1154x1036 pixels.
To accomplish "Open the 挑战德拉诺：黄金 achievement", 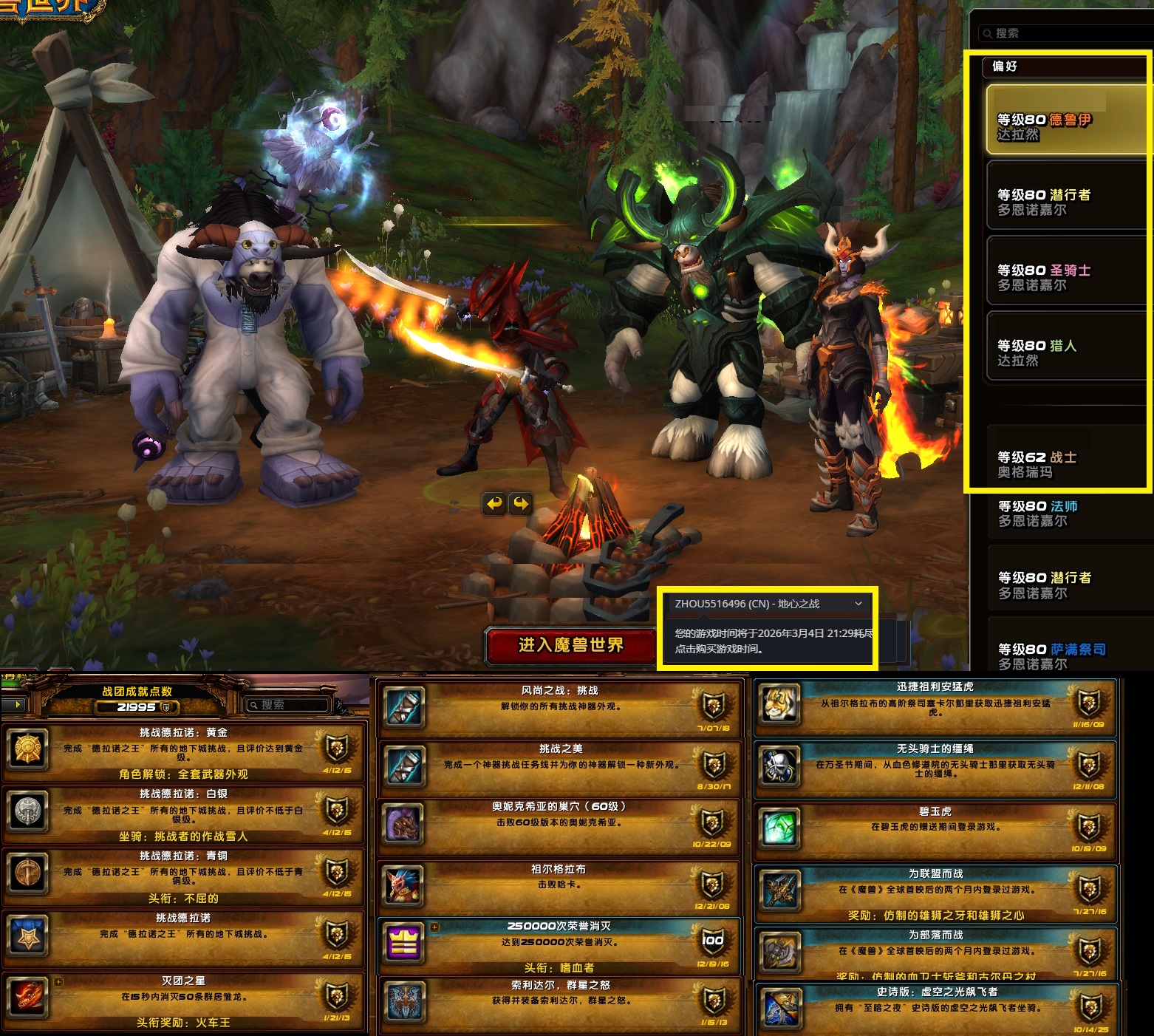I will pos(183,752).
